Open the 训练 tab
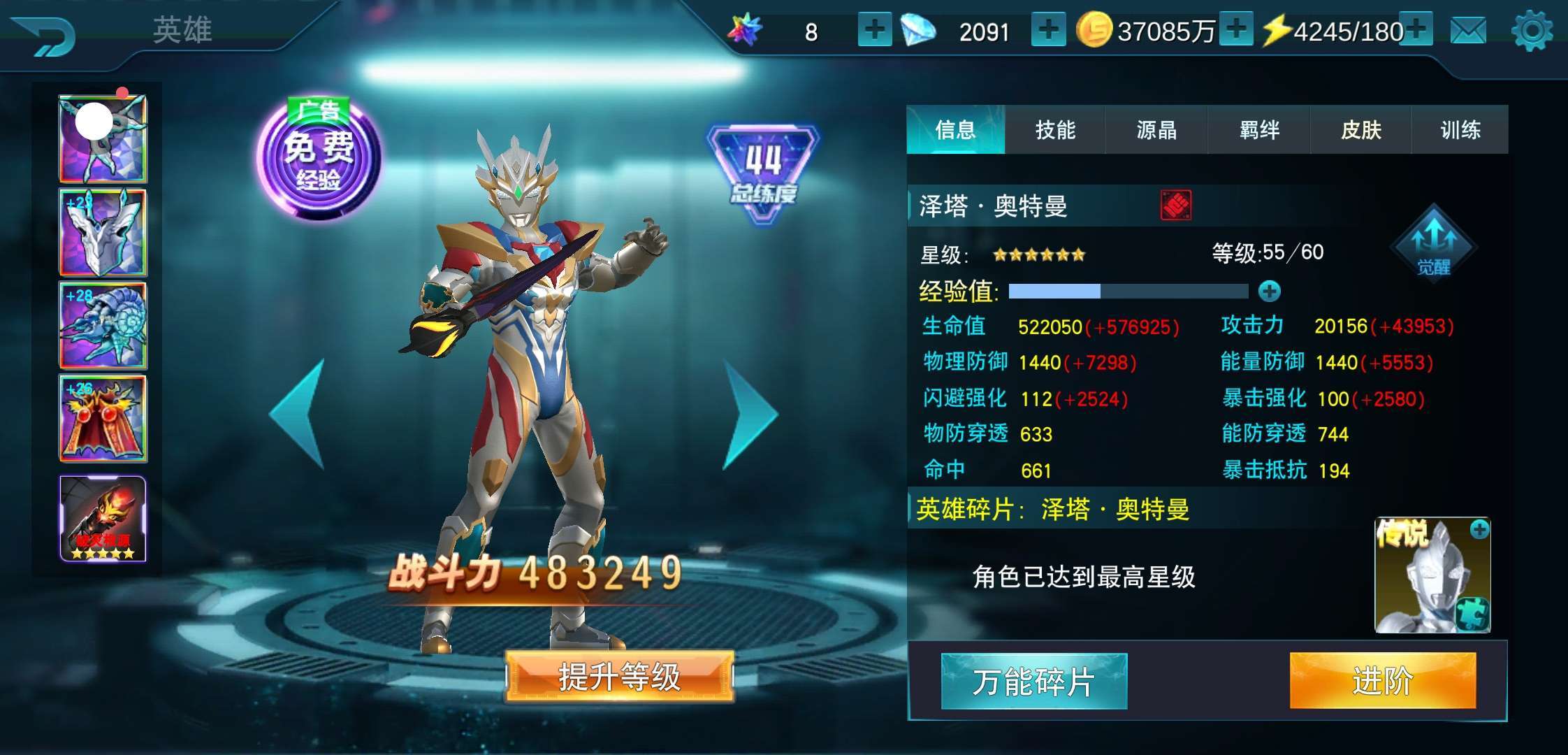Viewport: 1568px width, 755px height. click(1460, 130)
